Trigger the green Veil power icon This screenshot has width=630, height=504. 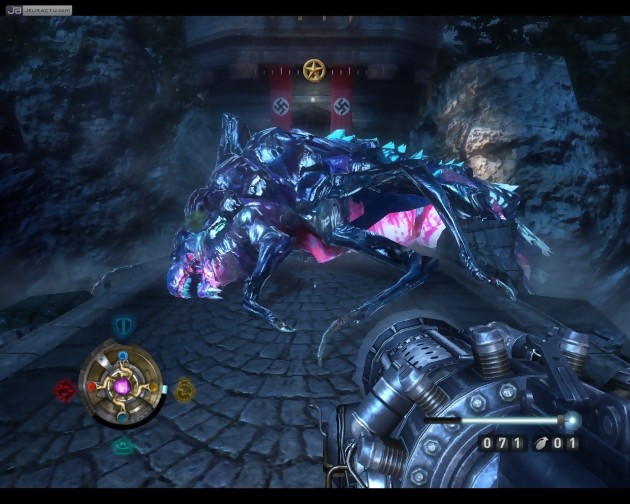(x=123, y=446)
